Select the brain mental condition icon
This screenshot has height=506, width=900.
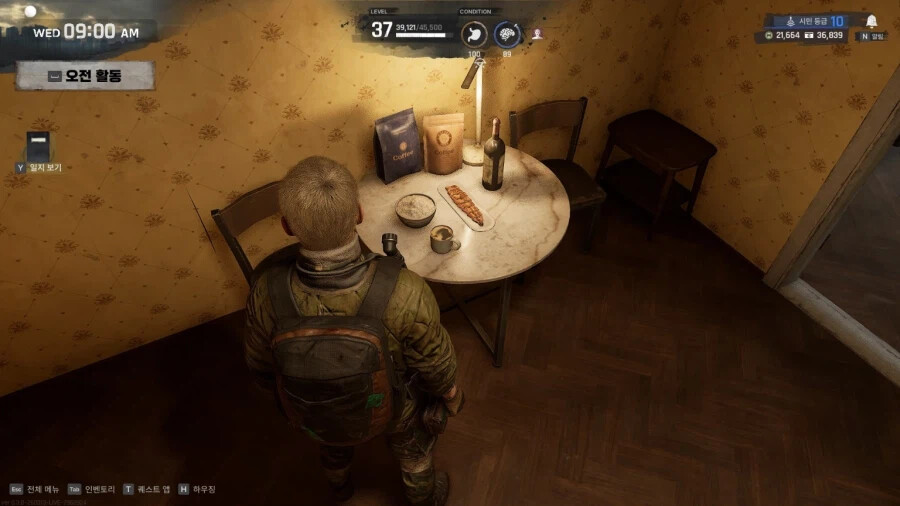click(507, 33)
